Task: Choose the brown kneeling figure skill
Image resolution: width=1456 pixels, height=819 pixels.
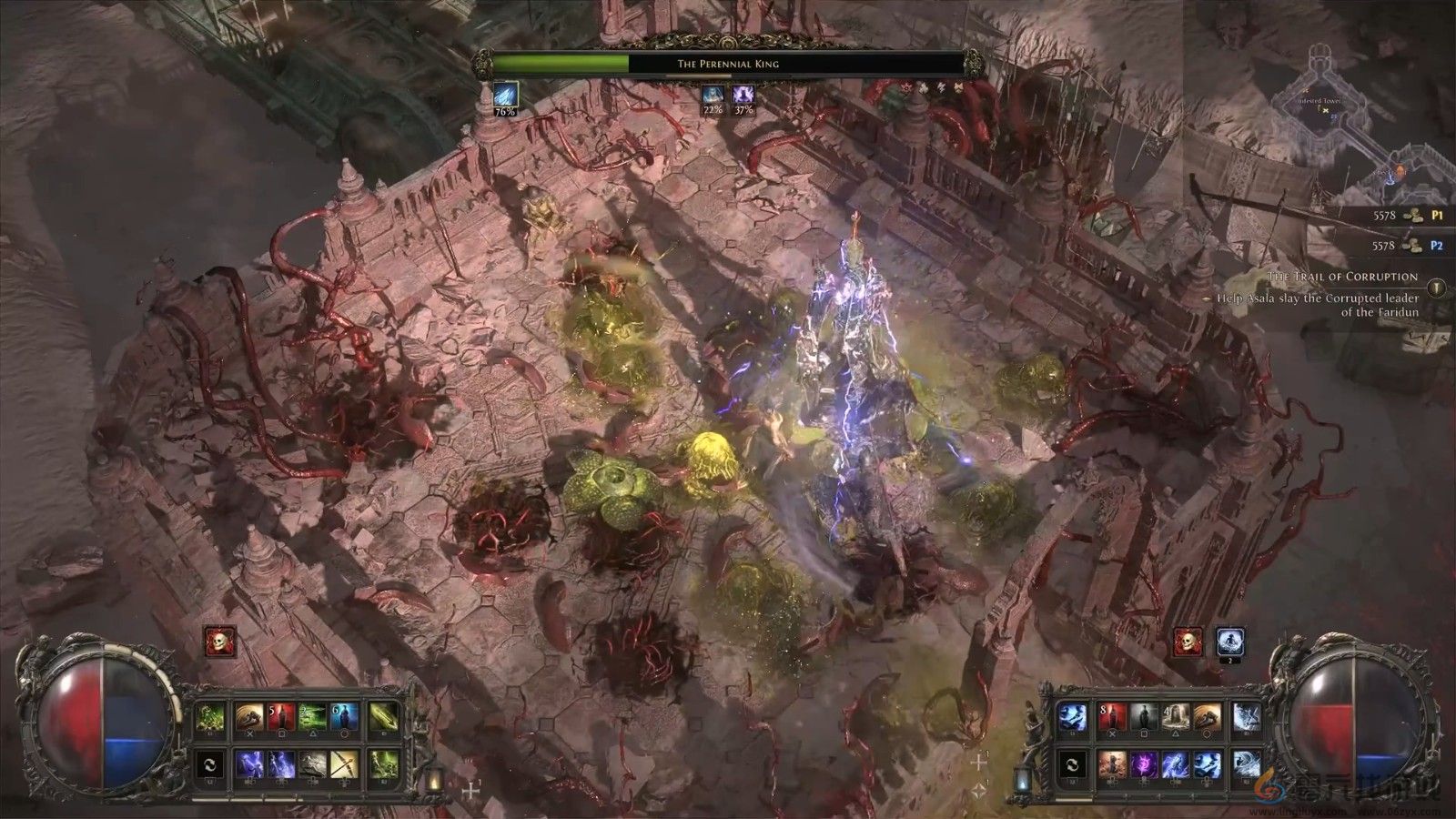Action: (x=1113, y=764)
